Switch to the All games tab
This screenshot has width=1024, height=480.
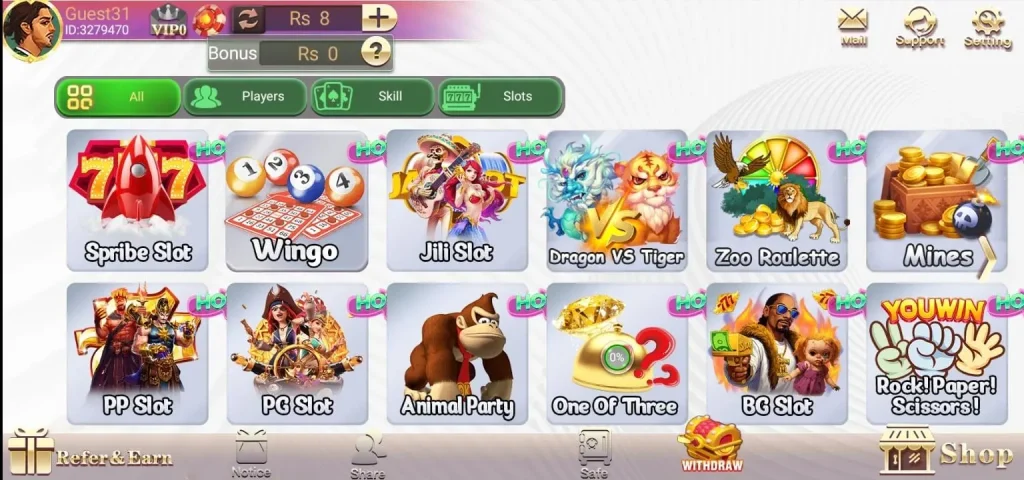[117, 97]
